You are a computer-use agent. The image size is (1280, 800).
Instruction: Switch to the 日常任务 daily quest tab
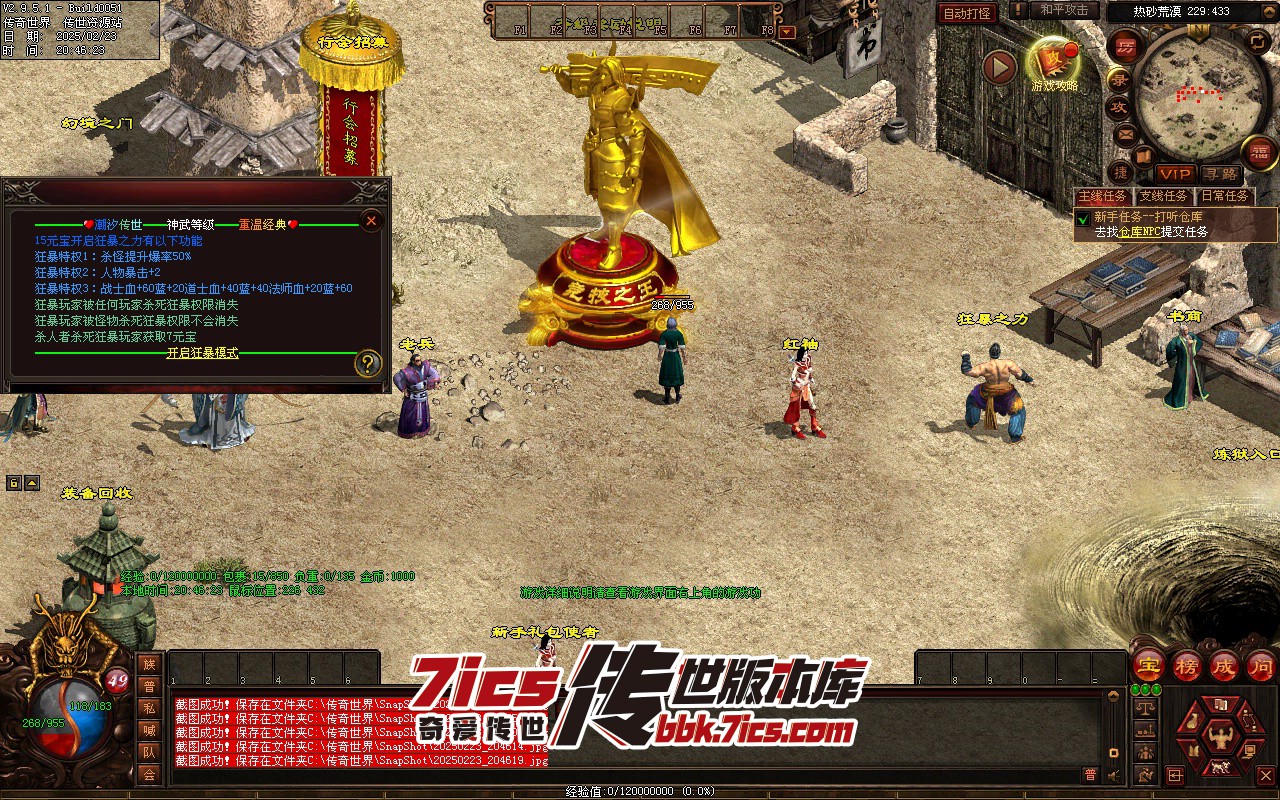click(1225, 196)
